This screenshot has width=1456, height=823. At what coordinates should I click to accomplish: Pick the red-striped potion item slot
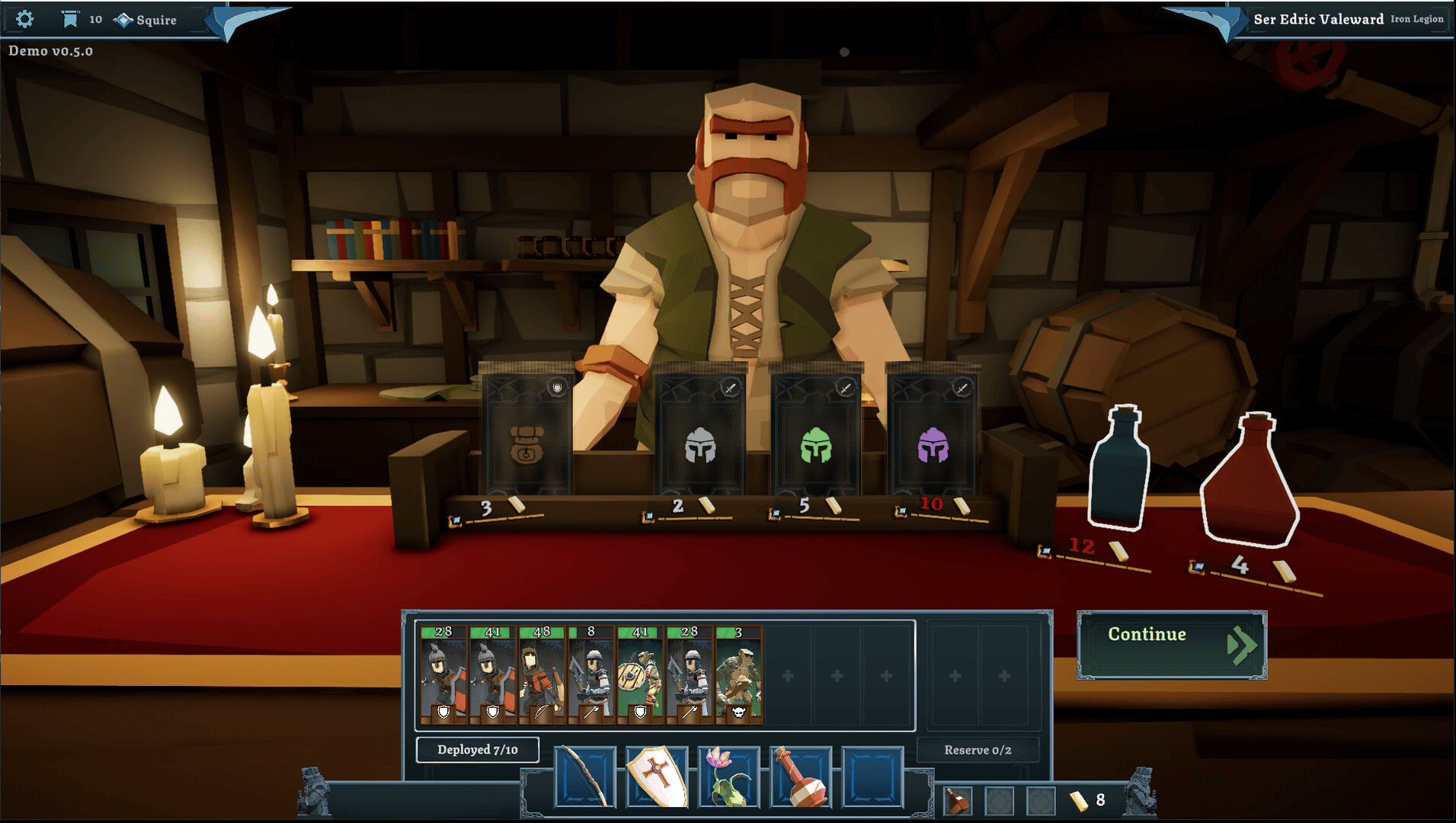801,777
